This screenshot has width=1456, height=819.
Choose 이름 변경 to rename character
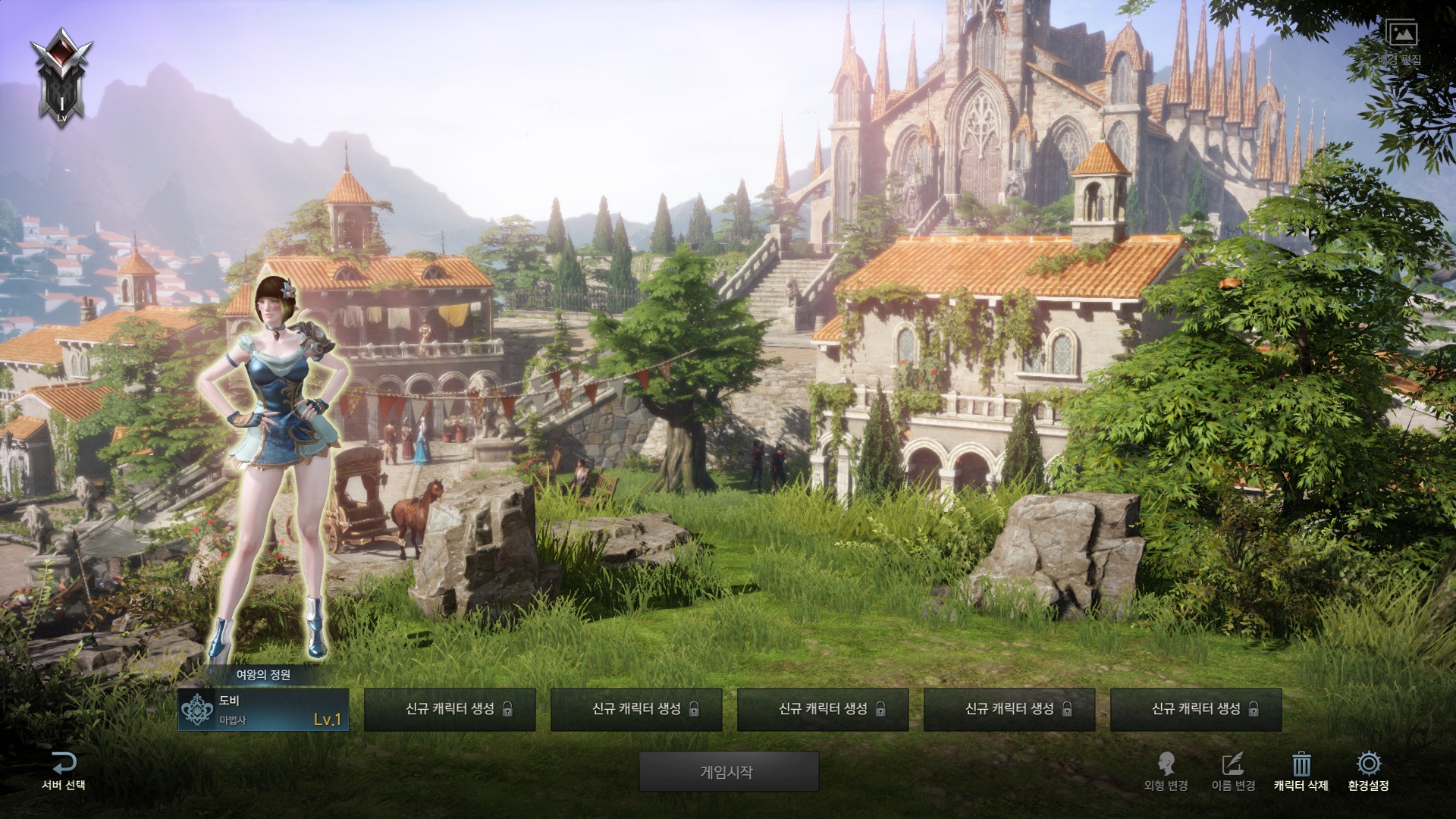[1233, 771]
